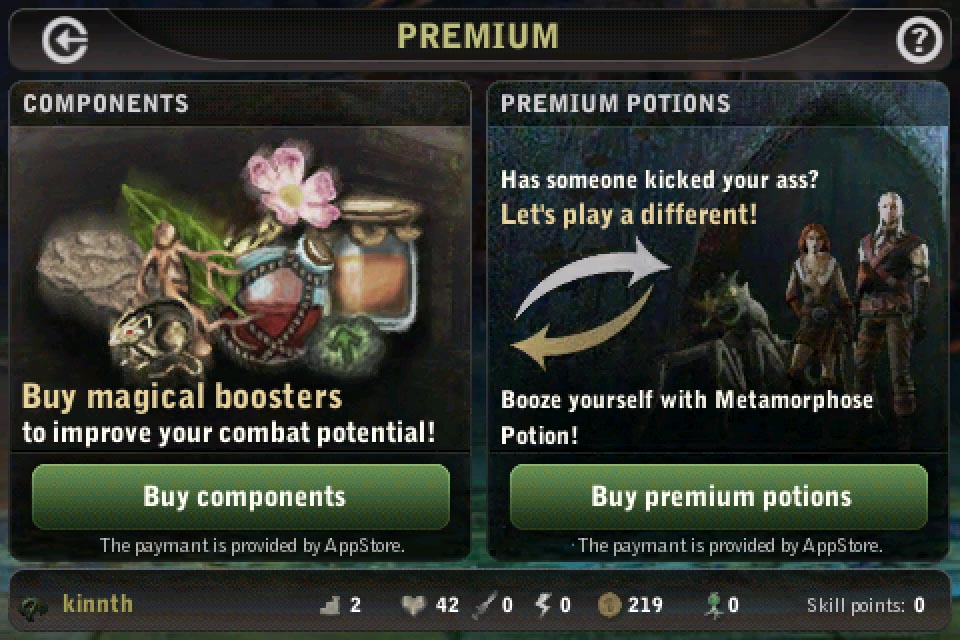Open the help question mark

(916, 40)
